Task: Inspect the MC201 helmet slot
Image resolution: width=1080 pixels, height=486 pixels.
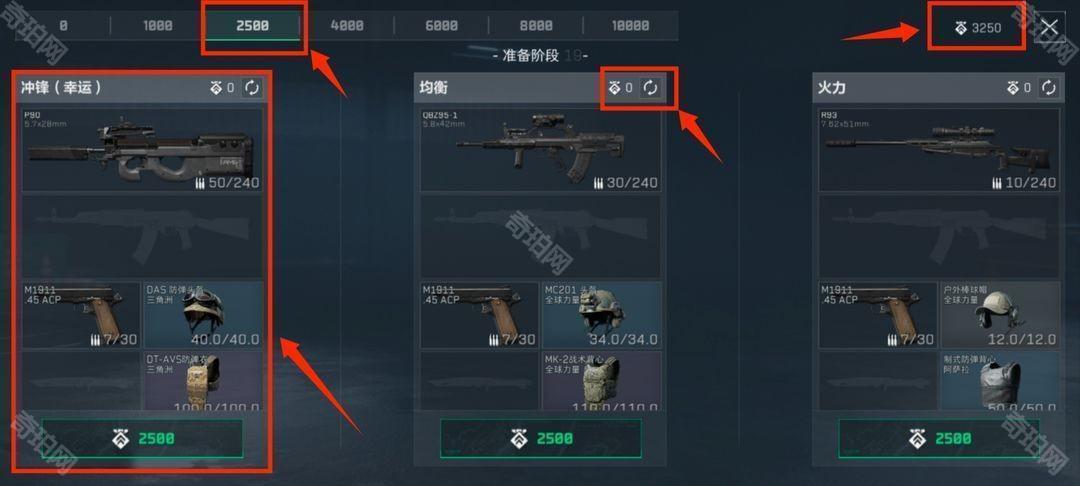Action: [602, 314]
